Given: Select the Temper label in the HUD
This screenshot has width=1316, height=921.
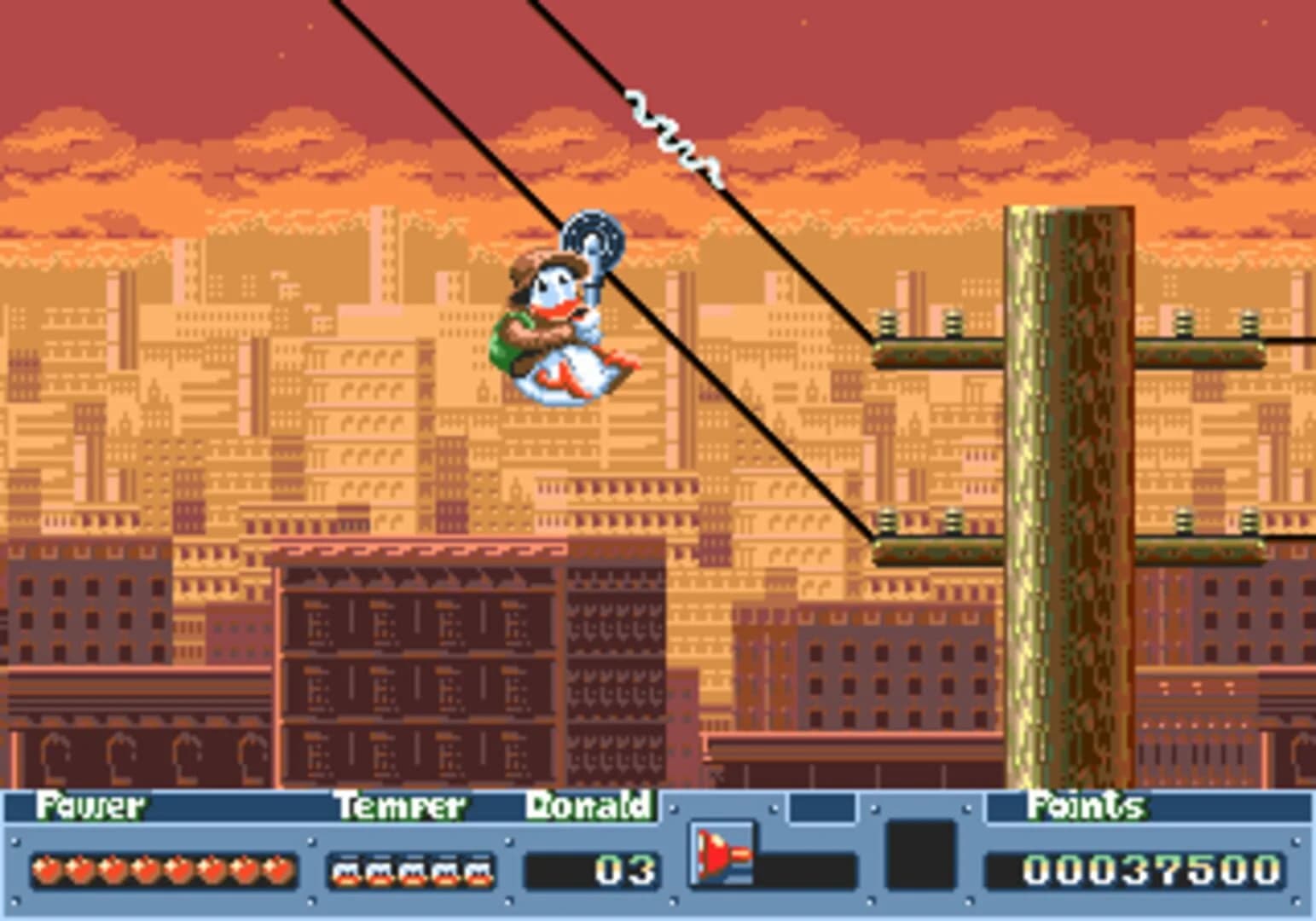Looking at the screenshot, I should (x=401, y=805).
